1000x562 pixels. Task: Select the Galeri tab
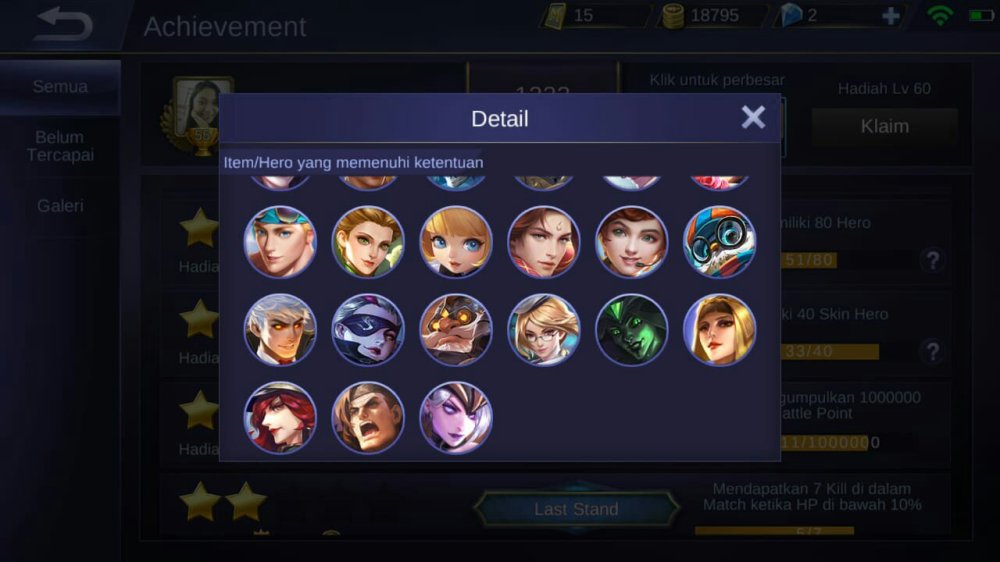point(60,206)
